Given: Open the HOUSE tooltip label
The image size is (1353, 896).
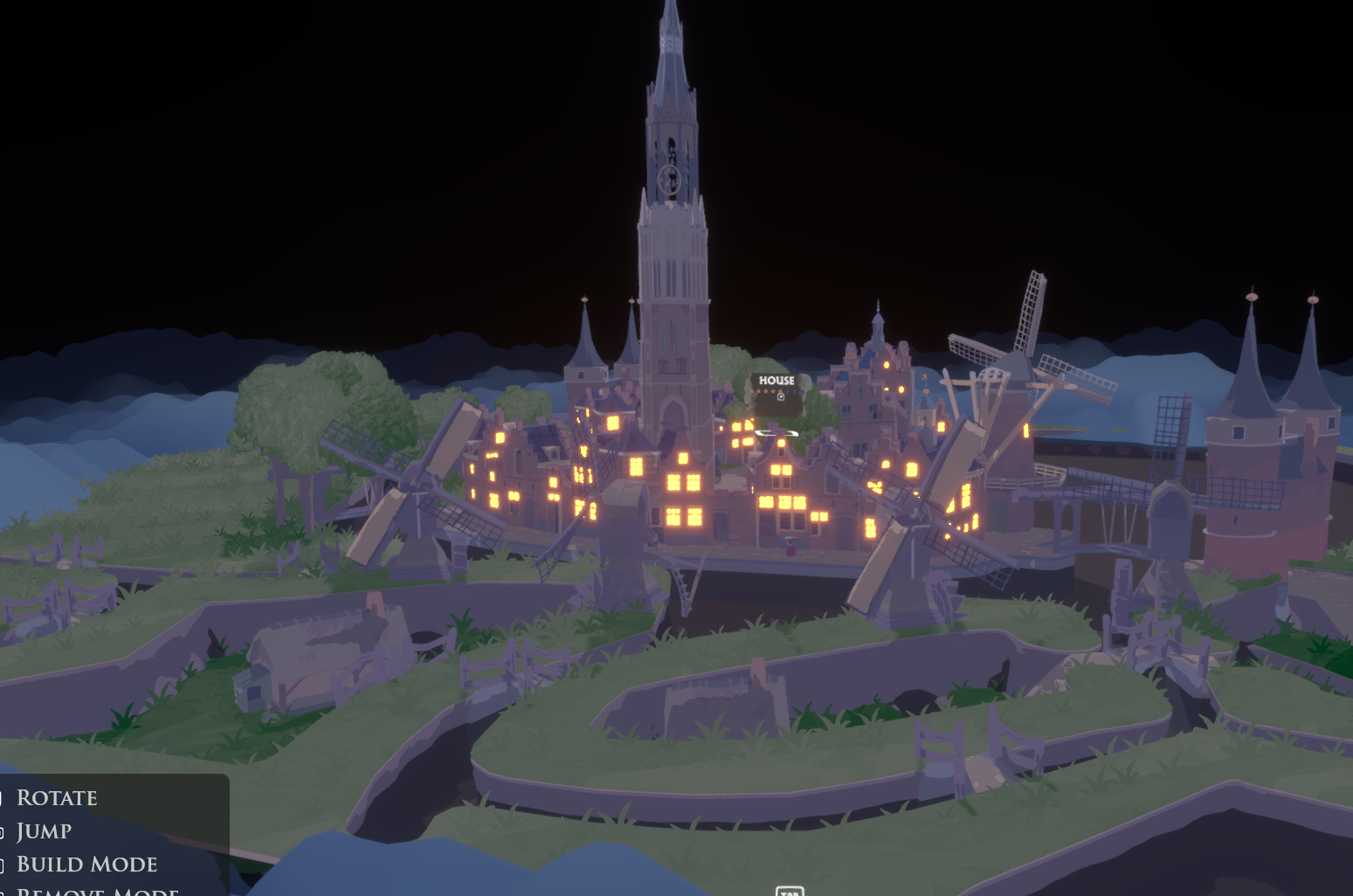Looking at the screenshot, I should (x=776, y=381).
